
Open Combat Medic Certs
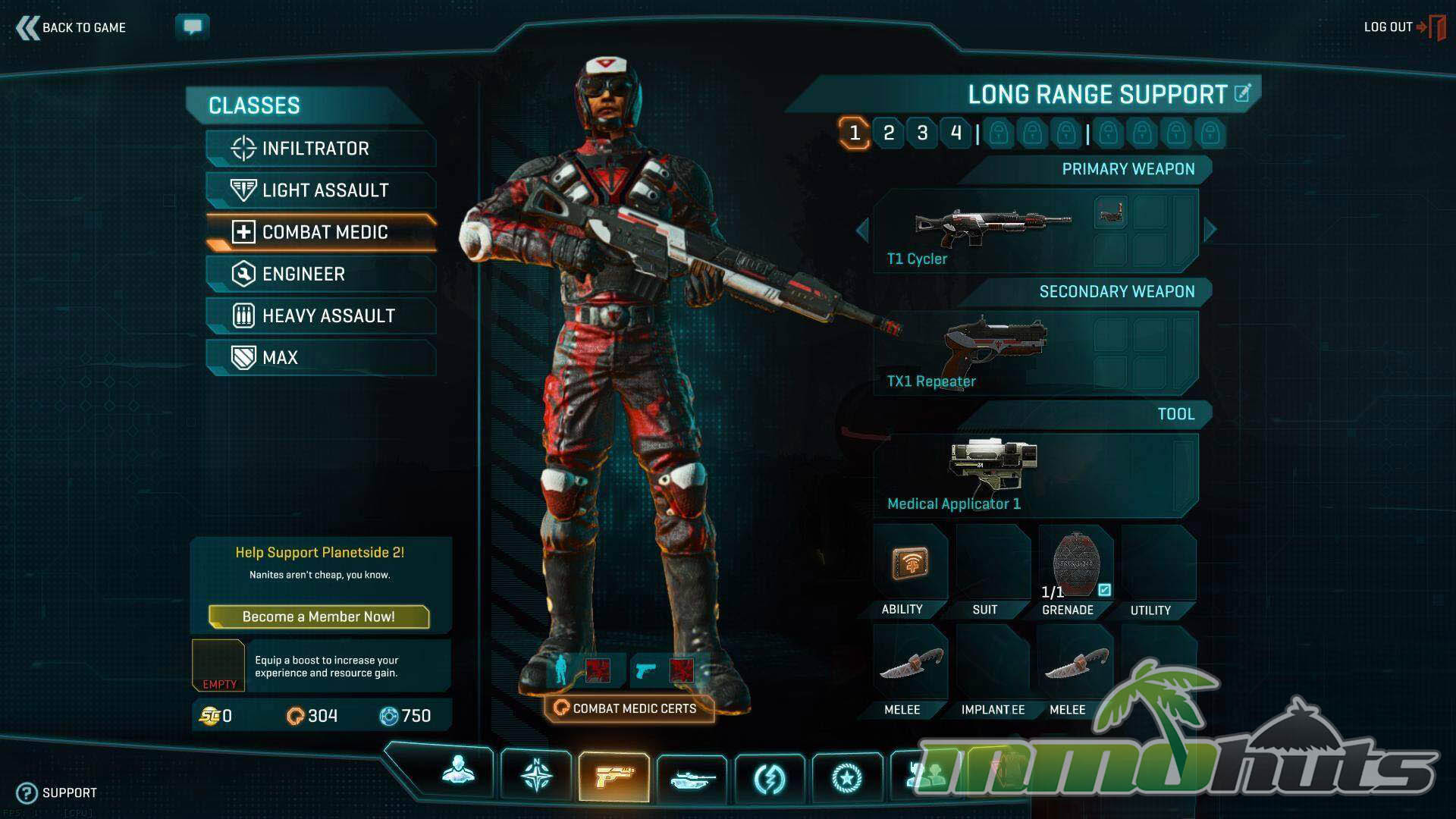(x=629, y=708)
